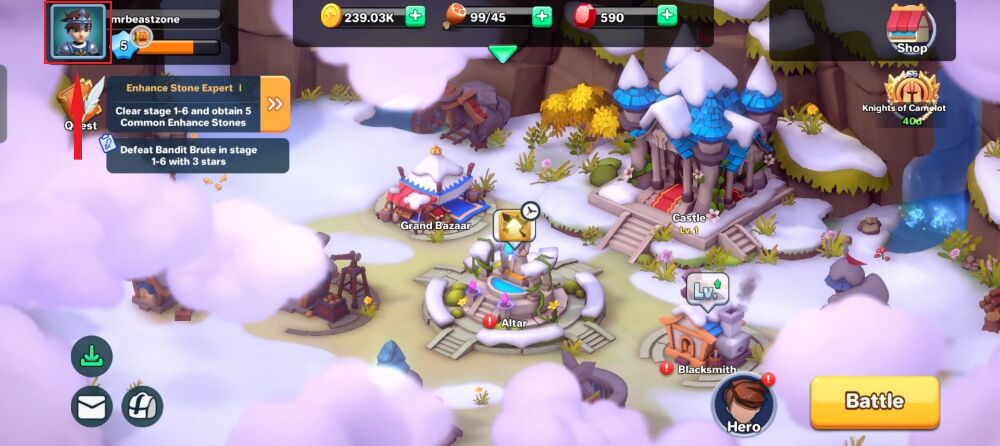Open the green download button
The height and width of the screenshot is (446, 1000).
point(91,357)
